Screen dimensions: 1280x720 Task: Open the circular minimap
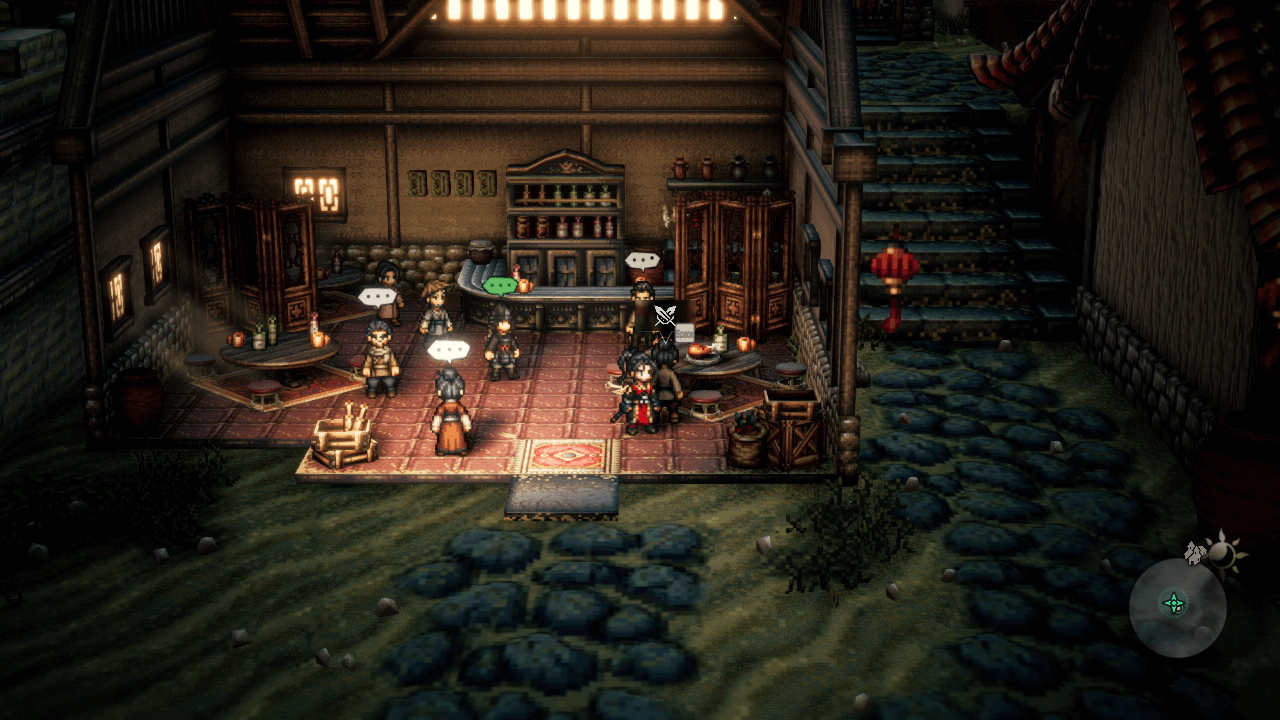click(x=1177, y=606)
